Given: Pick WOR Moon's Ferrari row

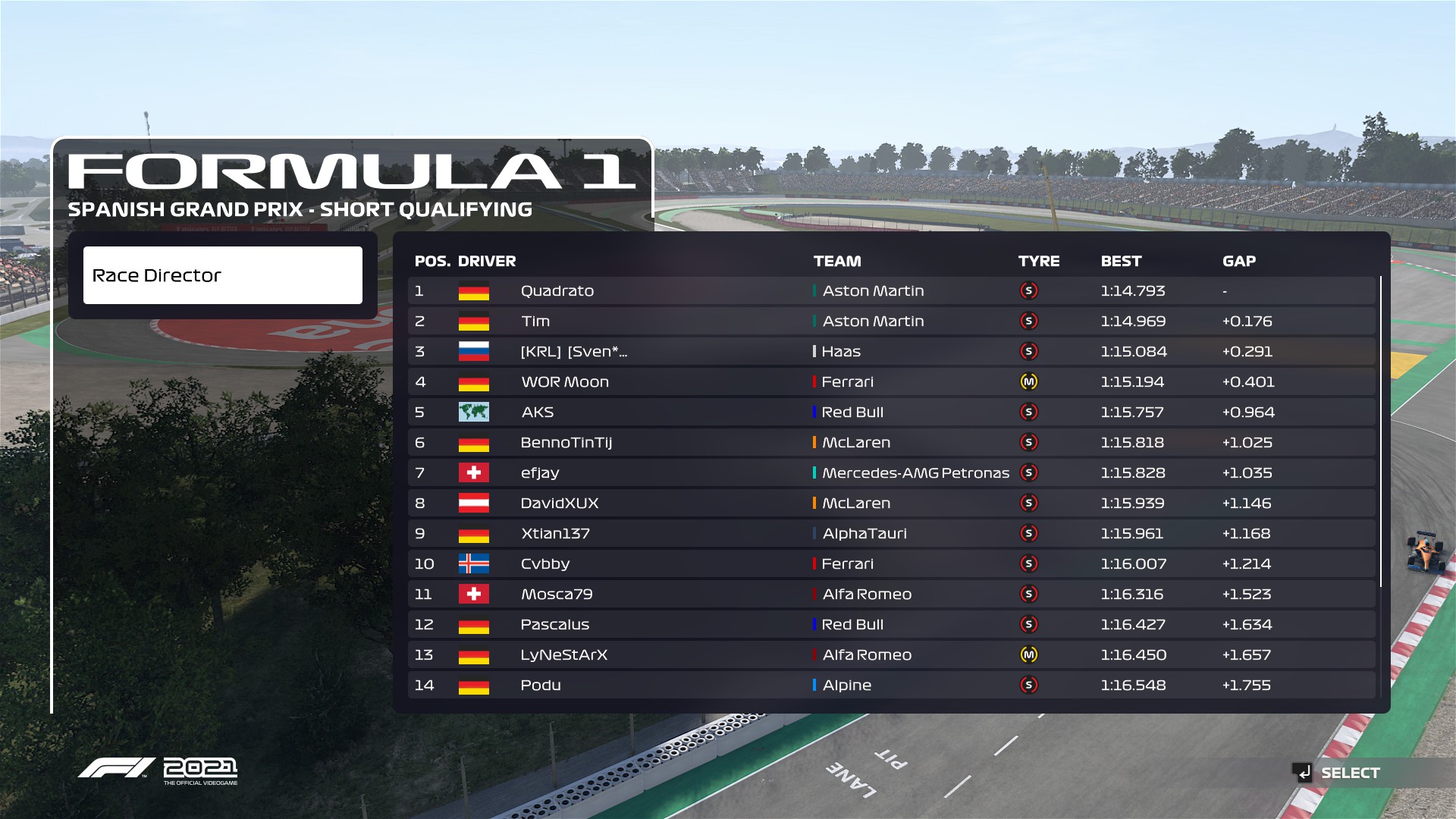Looking at the screenshot, I should pyautogui.click(x=891, y=382).
